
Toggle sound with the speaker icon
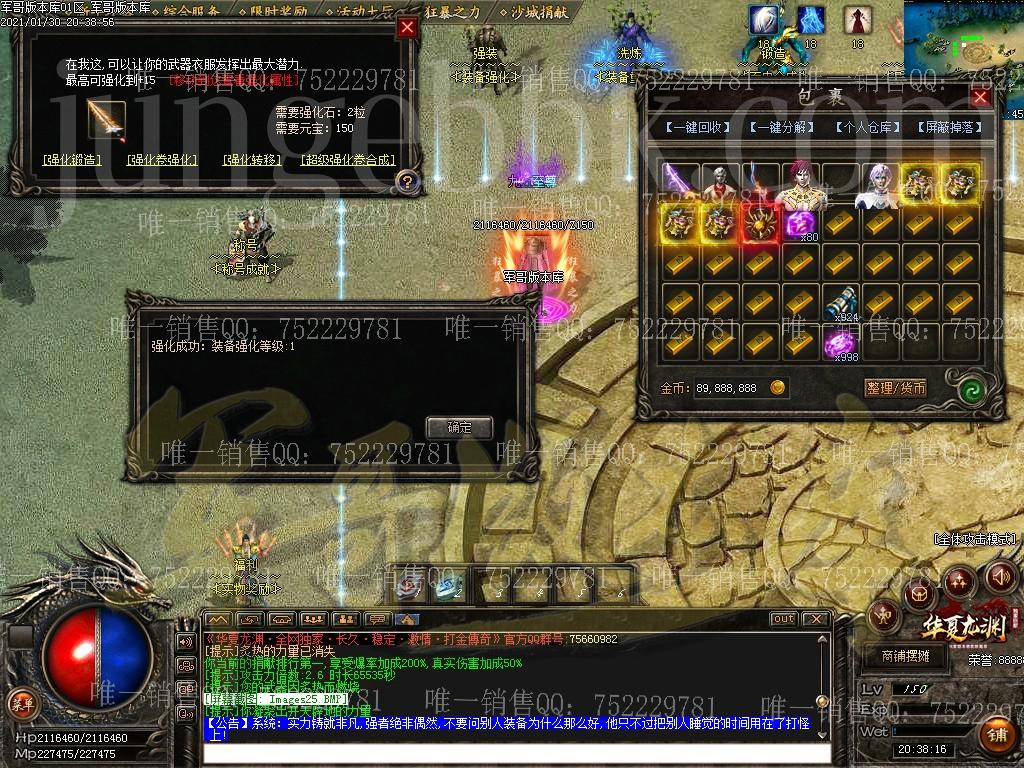click(1001, 577)
